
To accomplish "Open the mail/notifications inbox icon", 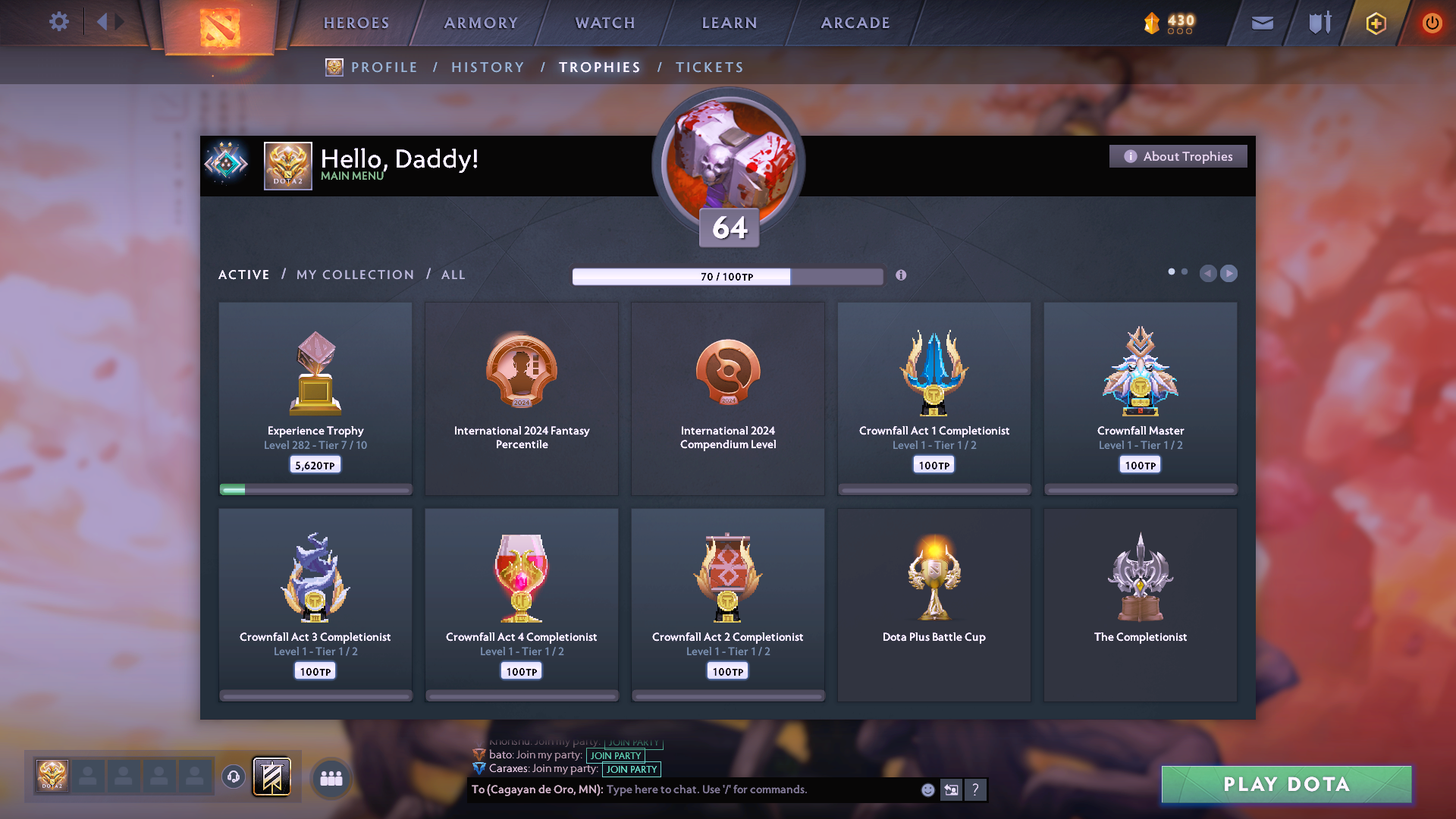I will tap(1261, 23).
